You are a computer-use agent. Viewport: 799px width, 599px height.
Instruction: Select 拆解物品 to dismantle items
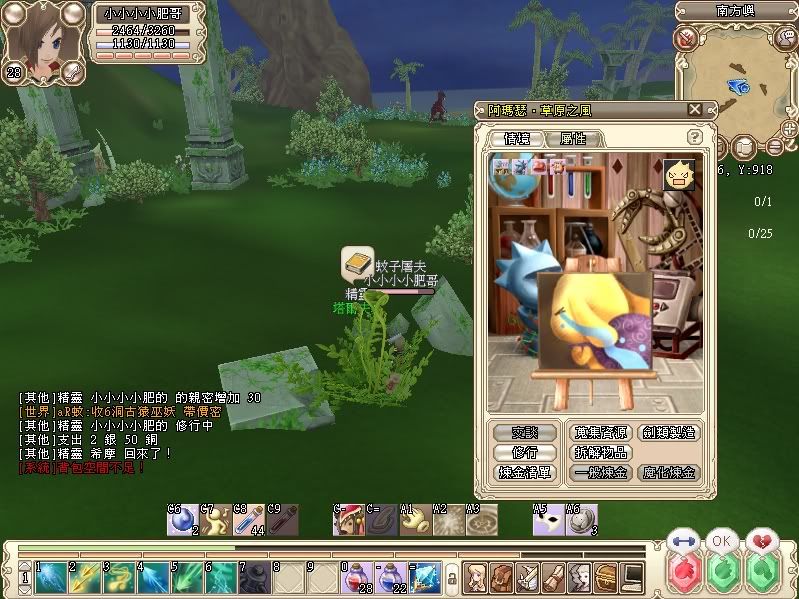[x=601, y=453]
